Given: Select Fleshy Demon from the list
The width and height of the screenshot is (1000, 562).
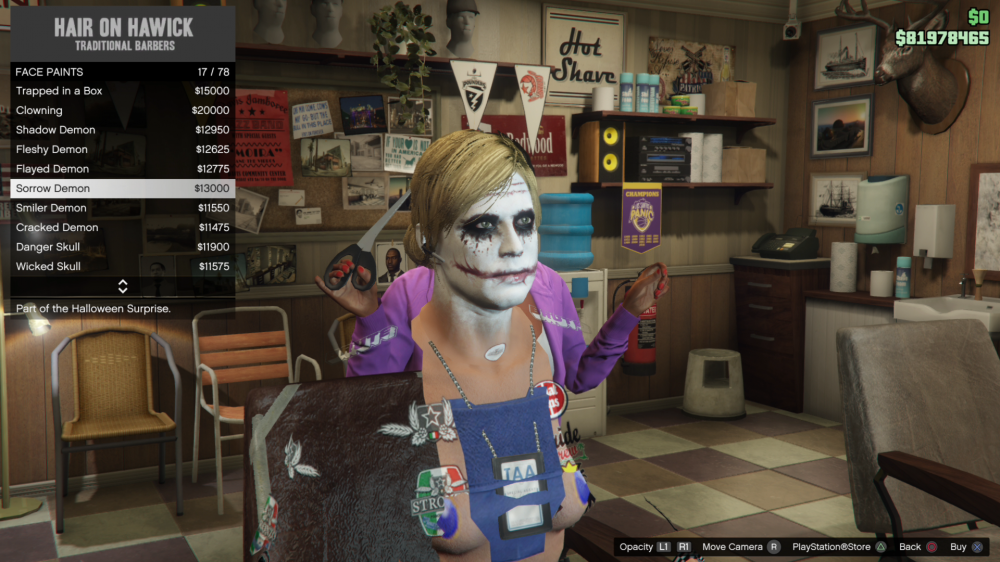Looking at the screenshot, I should coord(122,149).
